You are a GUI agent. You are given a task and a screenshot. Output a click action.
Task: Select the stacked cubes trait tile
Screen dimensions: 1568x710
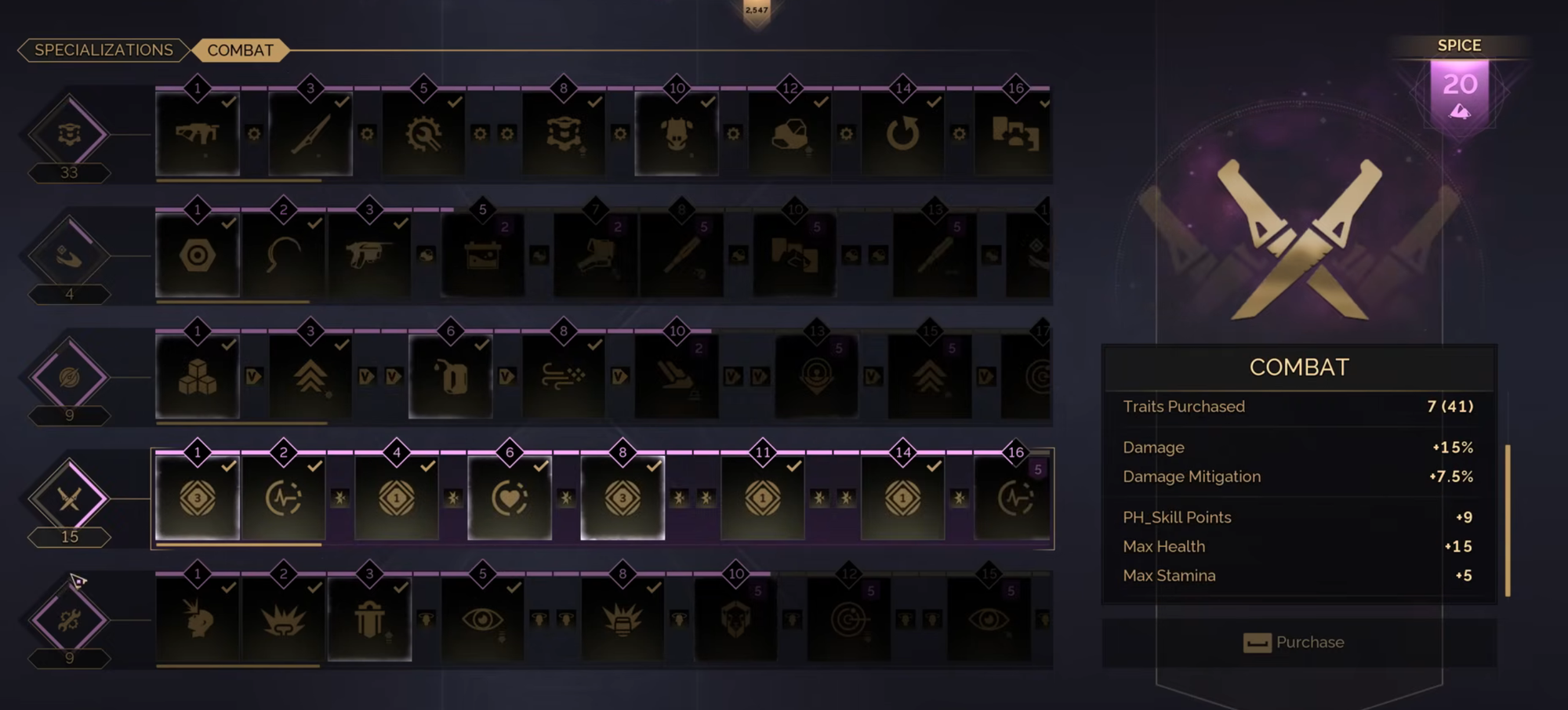198,377
